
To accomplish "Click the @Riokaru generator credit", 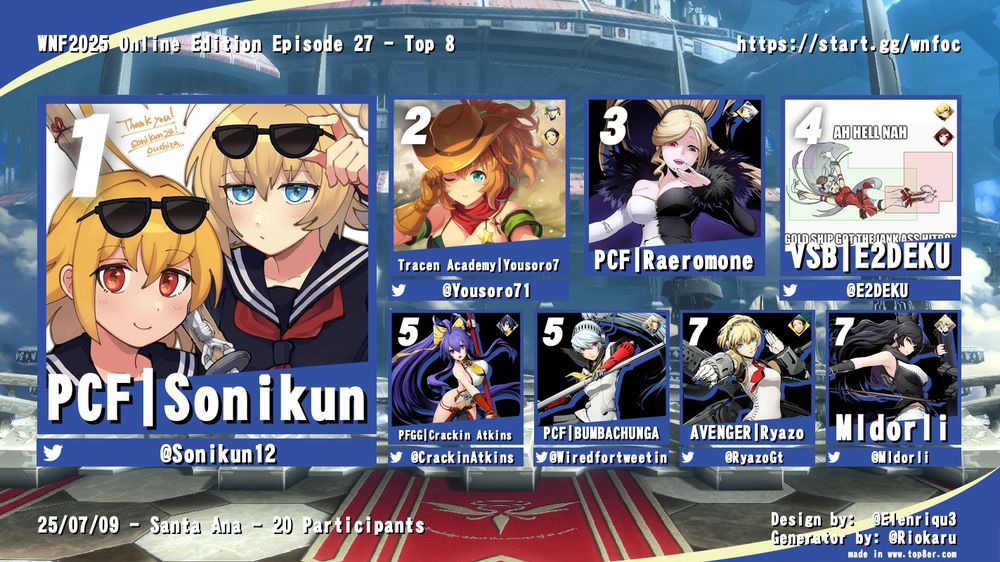I will coord(920,536).
